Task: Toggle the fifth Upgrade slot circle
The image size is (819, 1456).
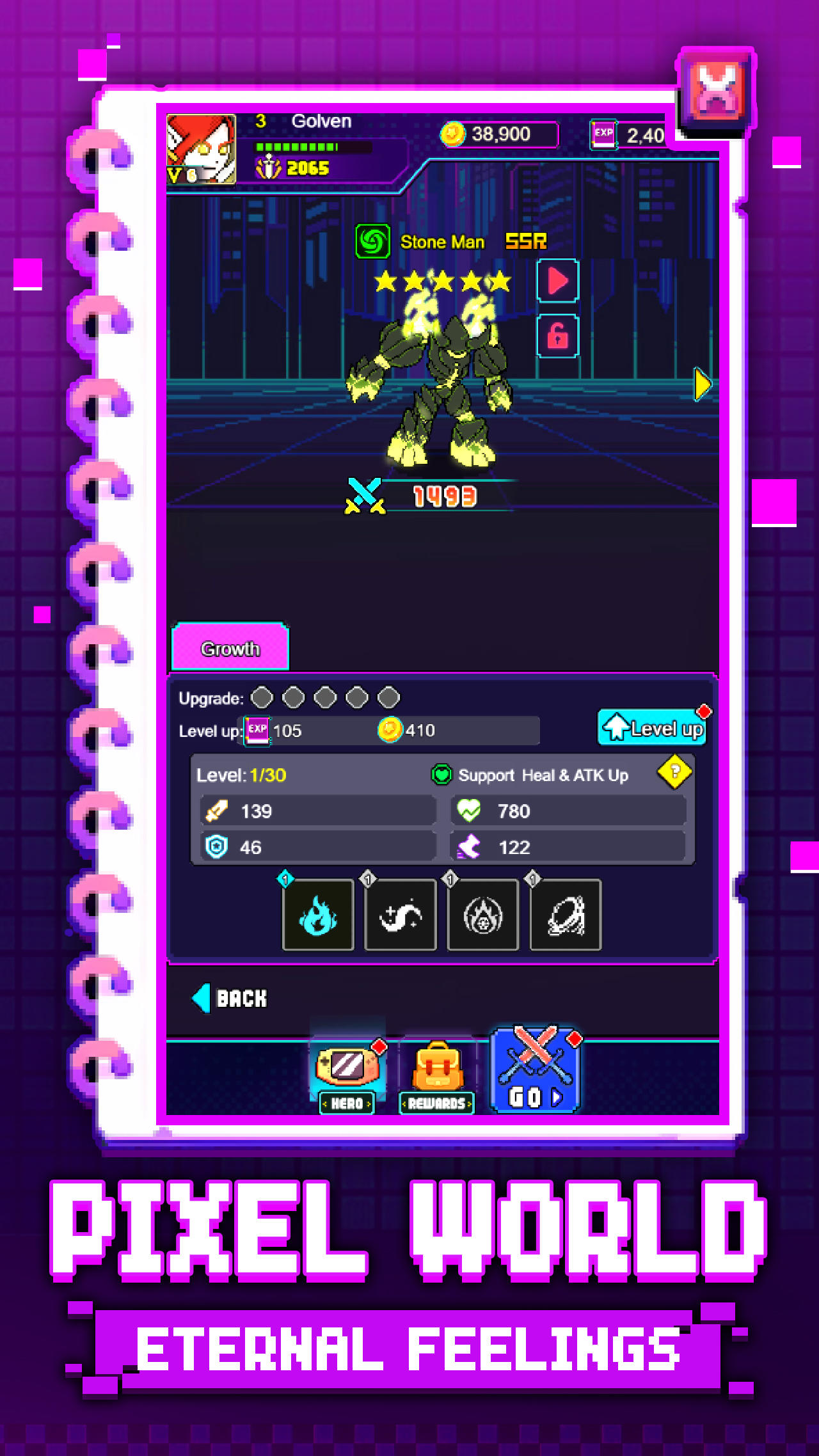Action: tap(388, 697)
